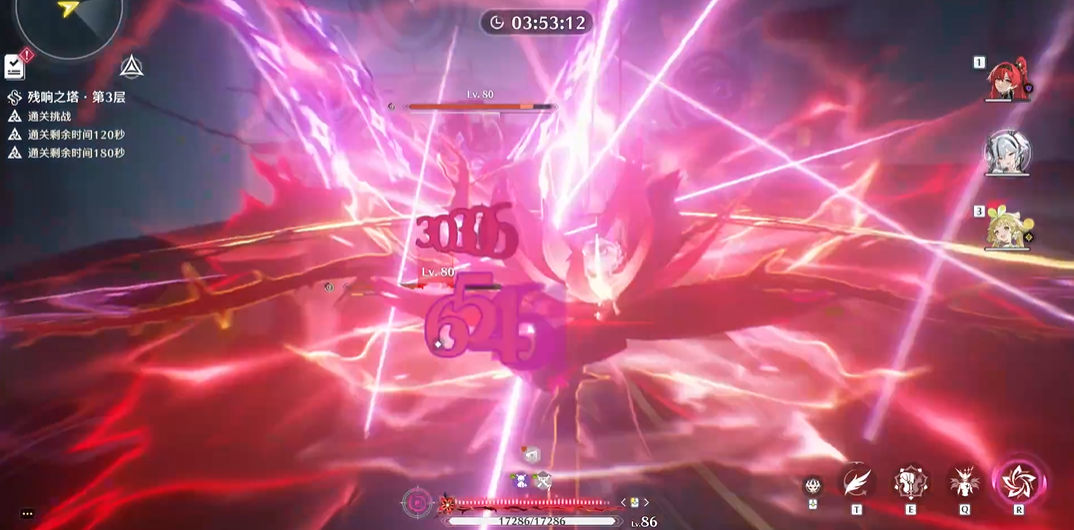1074x530 pixels.
Task: Unleash the glowing flower ultimate ability
Action: click(1019, 482)
